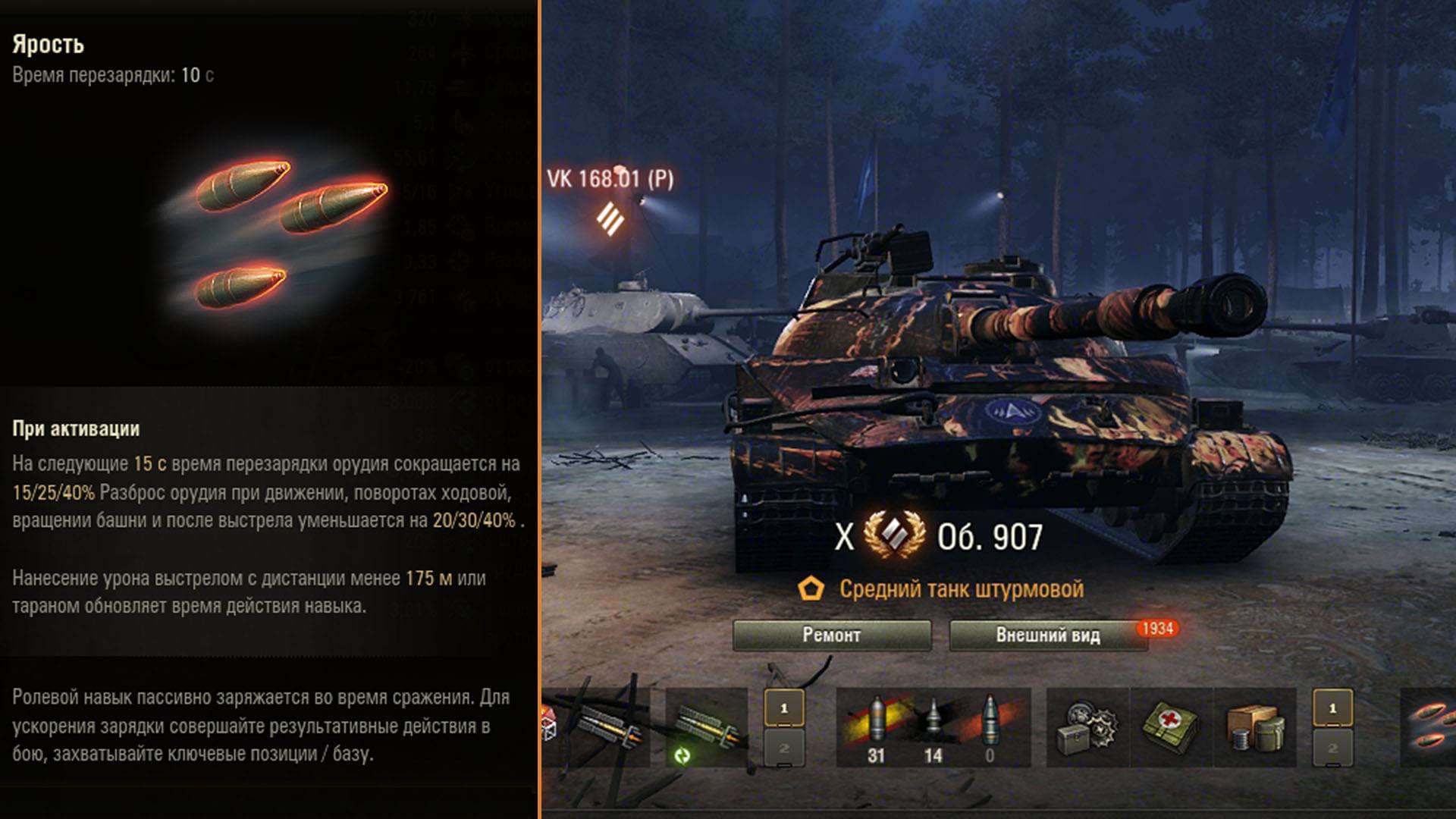Select the first aid kit consumable
The image size is (1456, 819).
tap(1171, 727)
